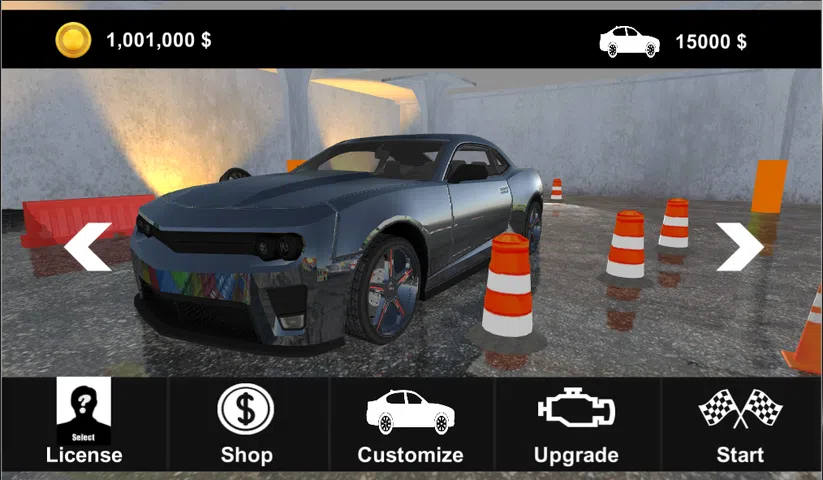Open the Shop menu
Image resolution: width=823 pixels, height=480 pixels.
(x=246, y=423)
